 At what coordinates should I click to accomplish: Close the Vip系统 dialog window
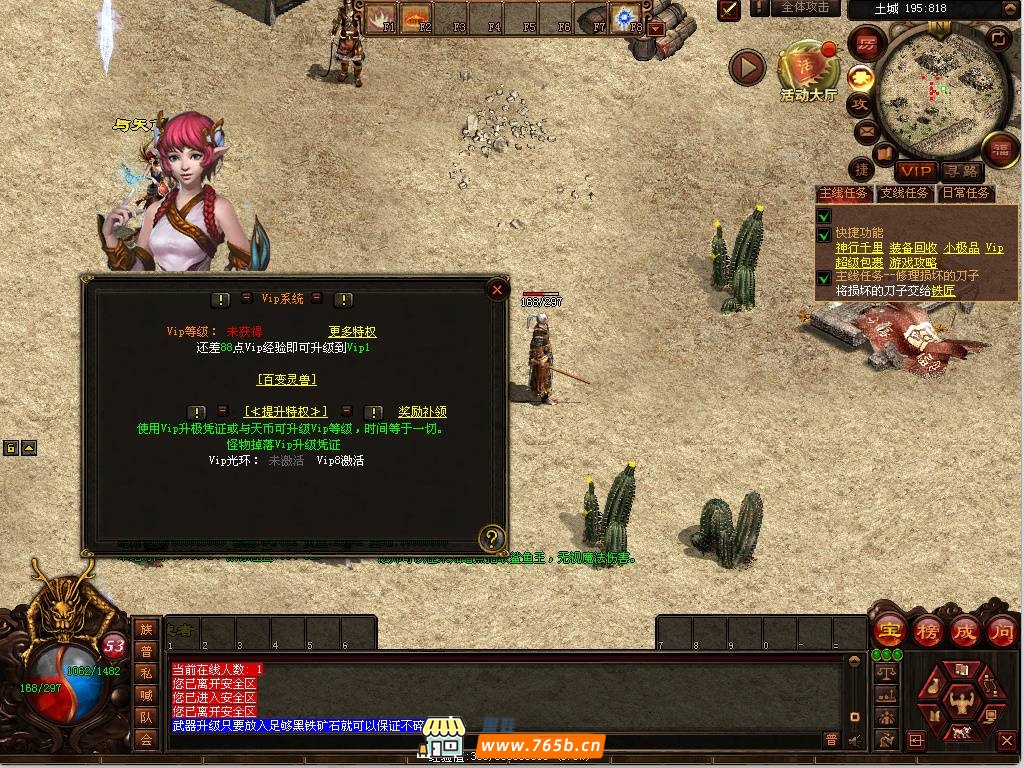pos(497,290)
